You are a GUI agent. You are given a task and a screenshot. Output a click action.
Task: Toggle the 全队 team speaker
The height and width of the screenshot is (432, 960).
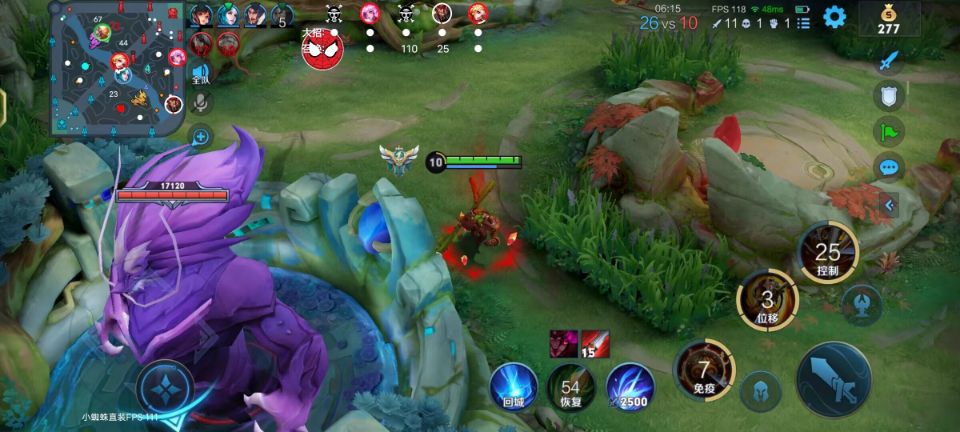(x=200, y=74)
